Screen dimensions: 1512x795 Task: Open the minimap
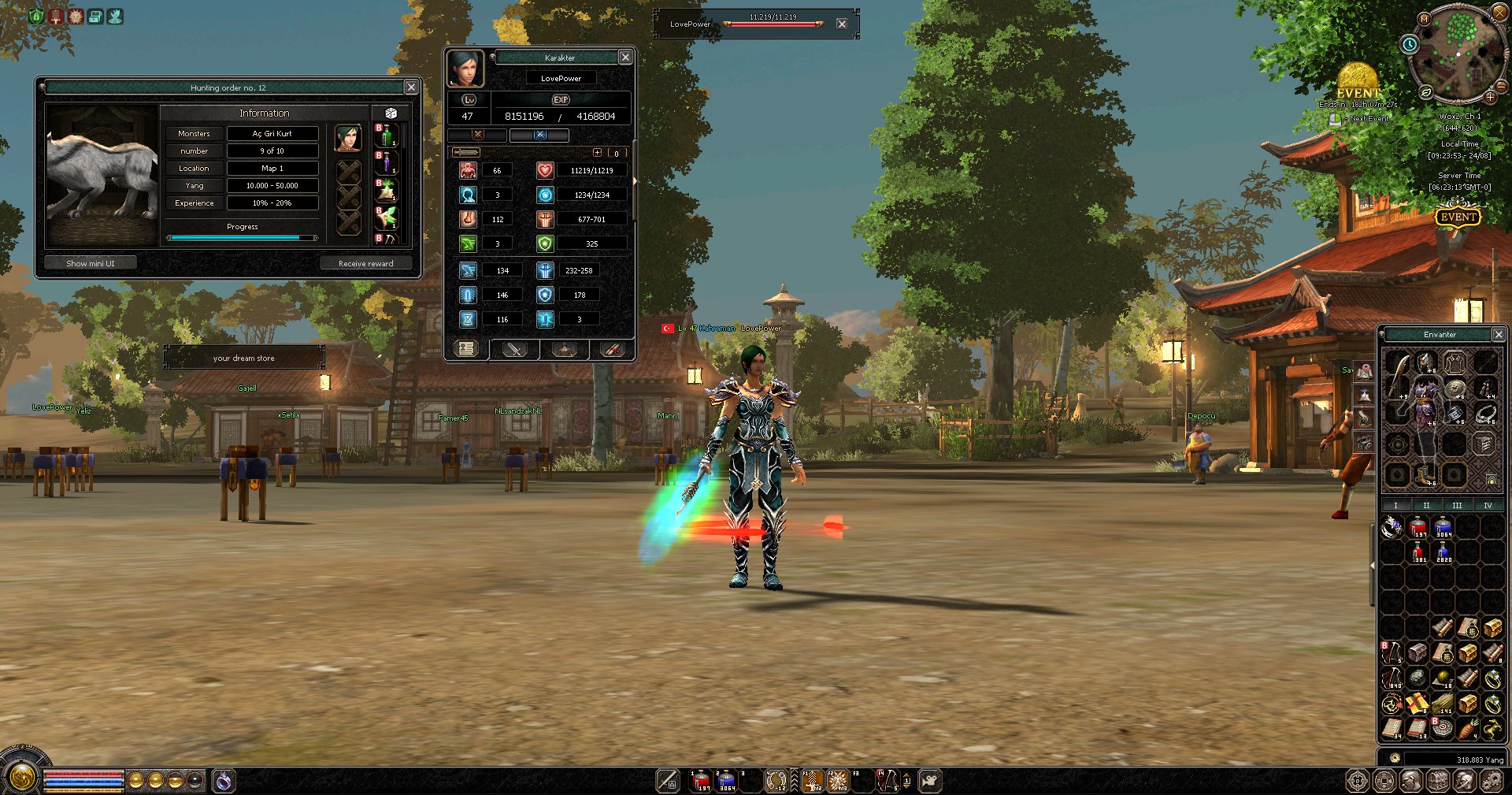coord(1457,52)
